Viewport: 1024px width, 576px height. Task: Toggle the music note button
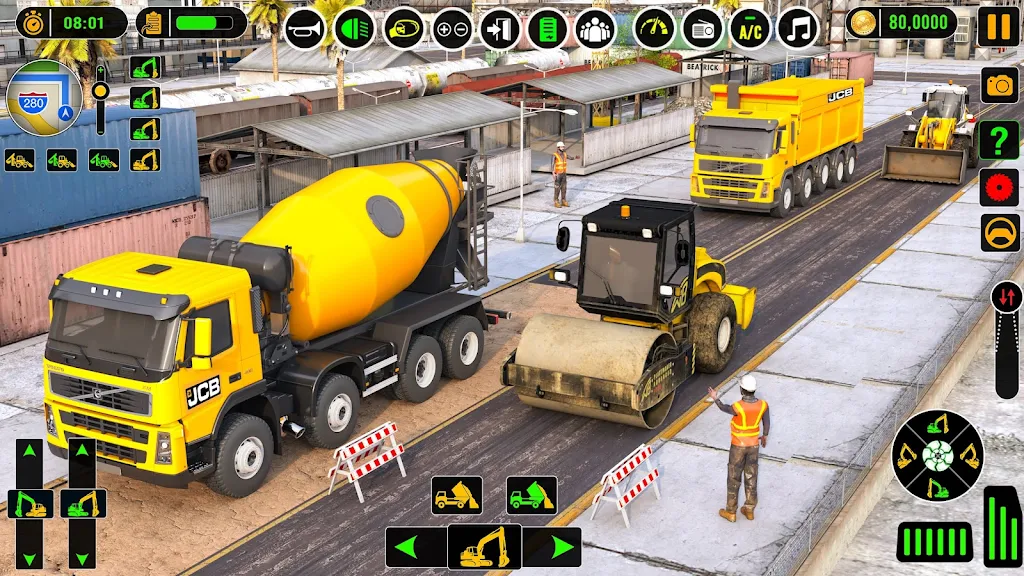point(798,28)
